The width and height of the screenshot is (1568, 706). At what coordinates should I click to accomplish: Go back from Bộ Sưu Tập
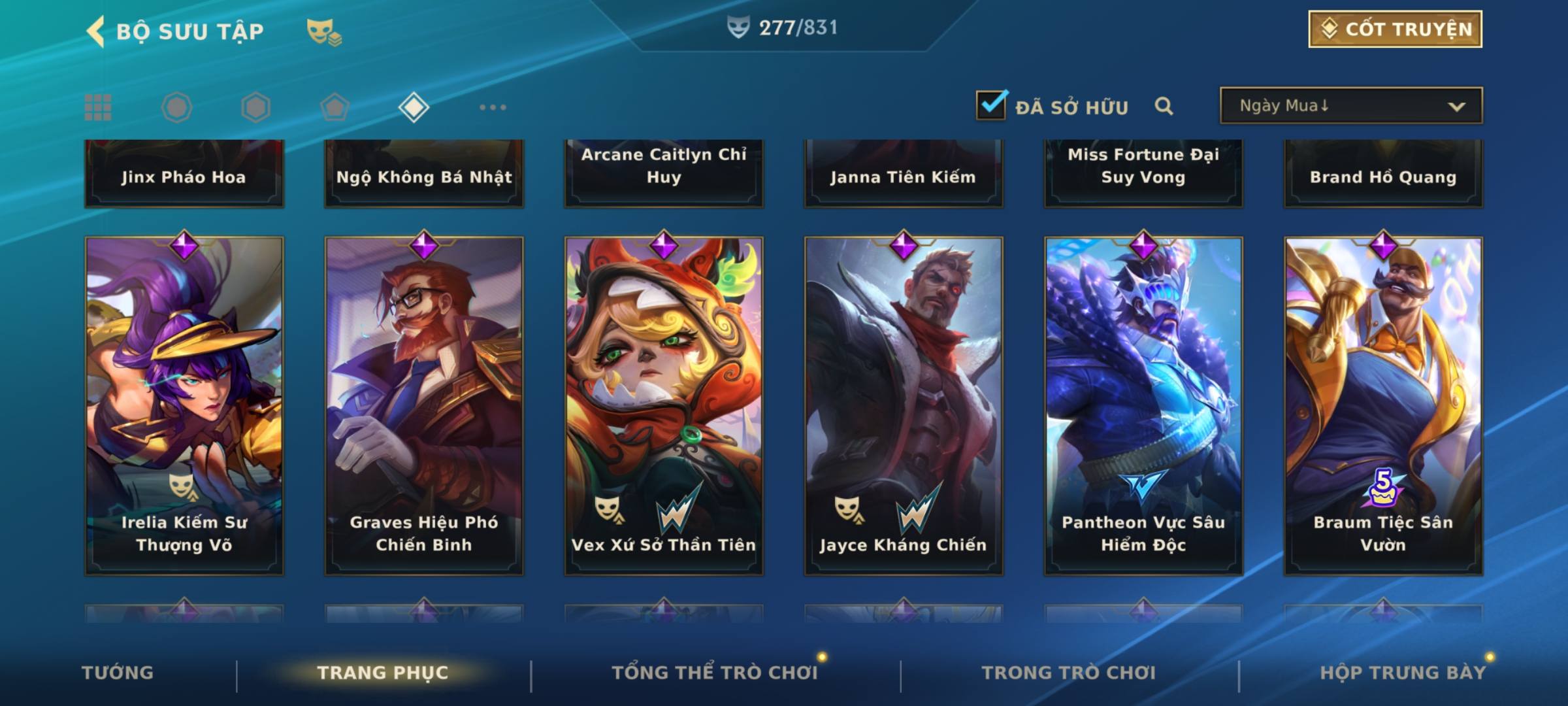(x=97, y=31)
